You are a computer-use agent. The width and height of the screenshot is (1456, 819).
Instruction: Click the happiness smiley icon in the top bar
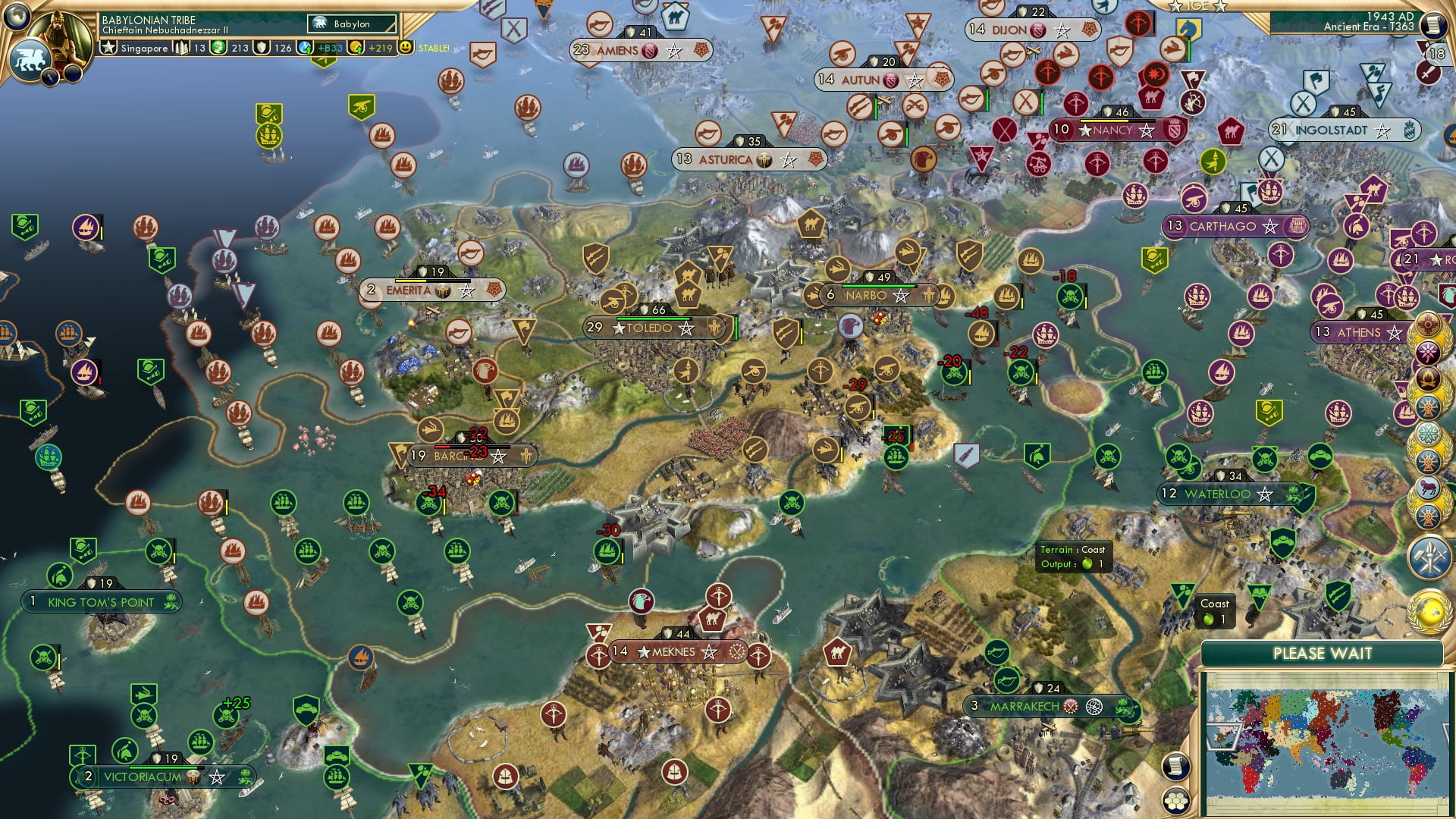coord(407,47)
